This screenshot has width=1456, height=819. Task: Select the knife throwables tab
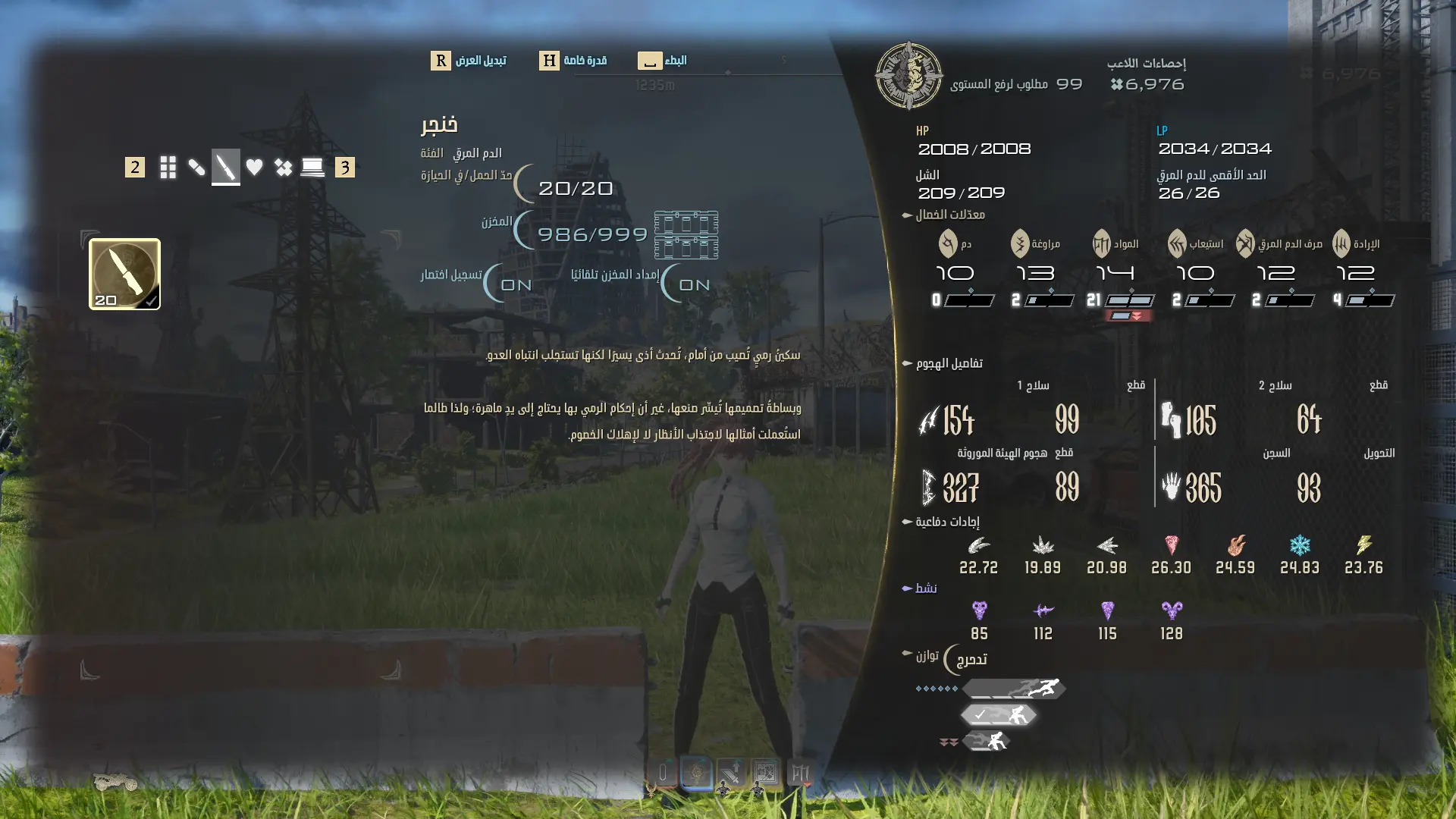(225, 167)
